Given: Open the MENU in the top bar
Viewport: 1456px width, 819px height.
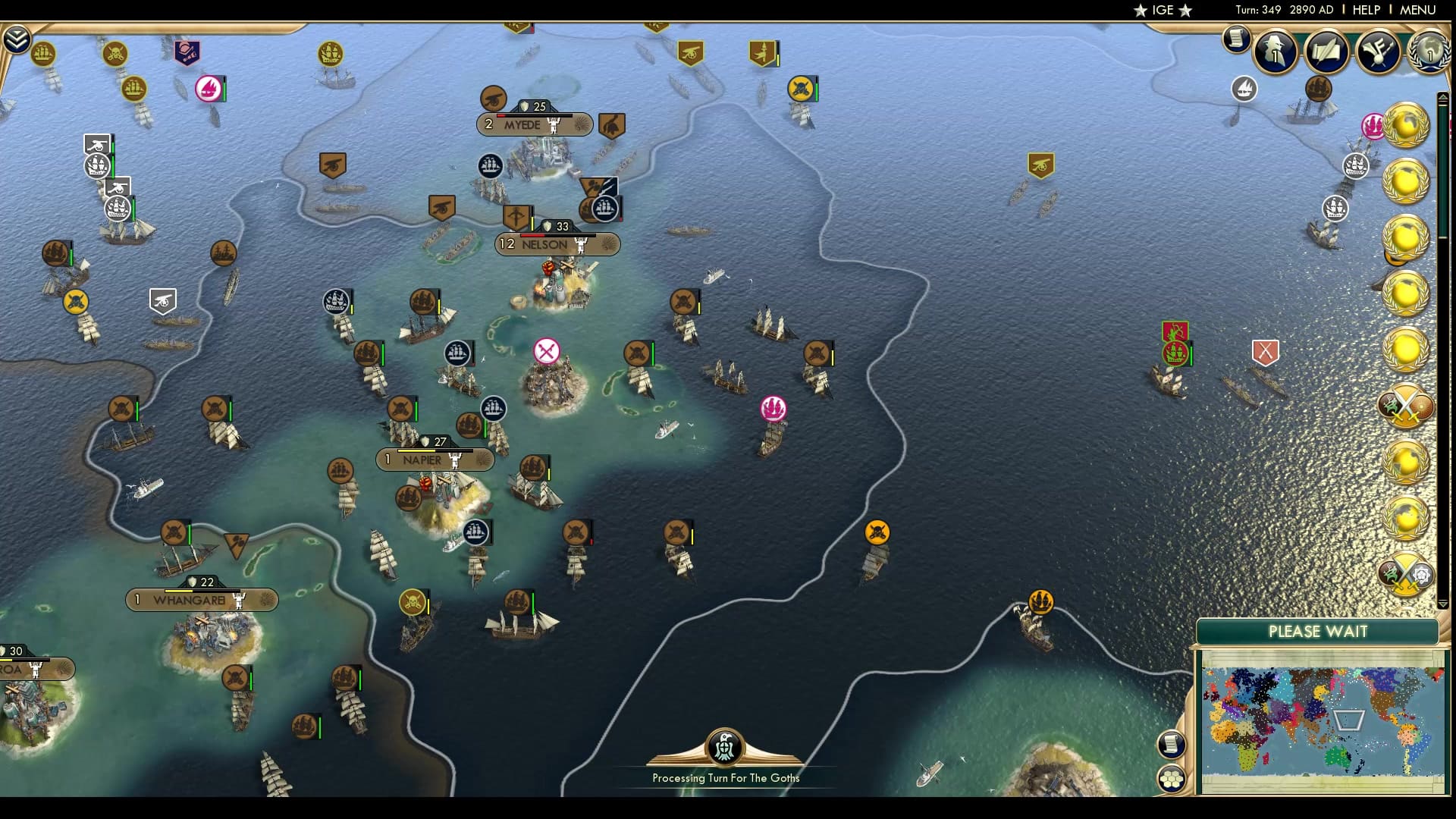Looking at the screenshot, I should pos(1424,10).
